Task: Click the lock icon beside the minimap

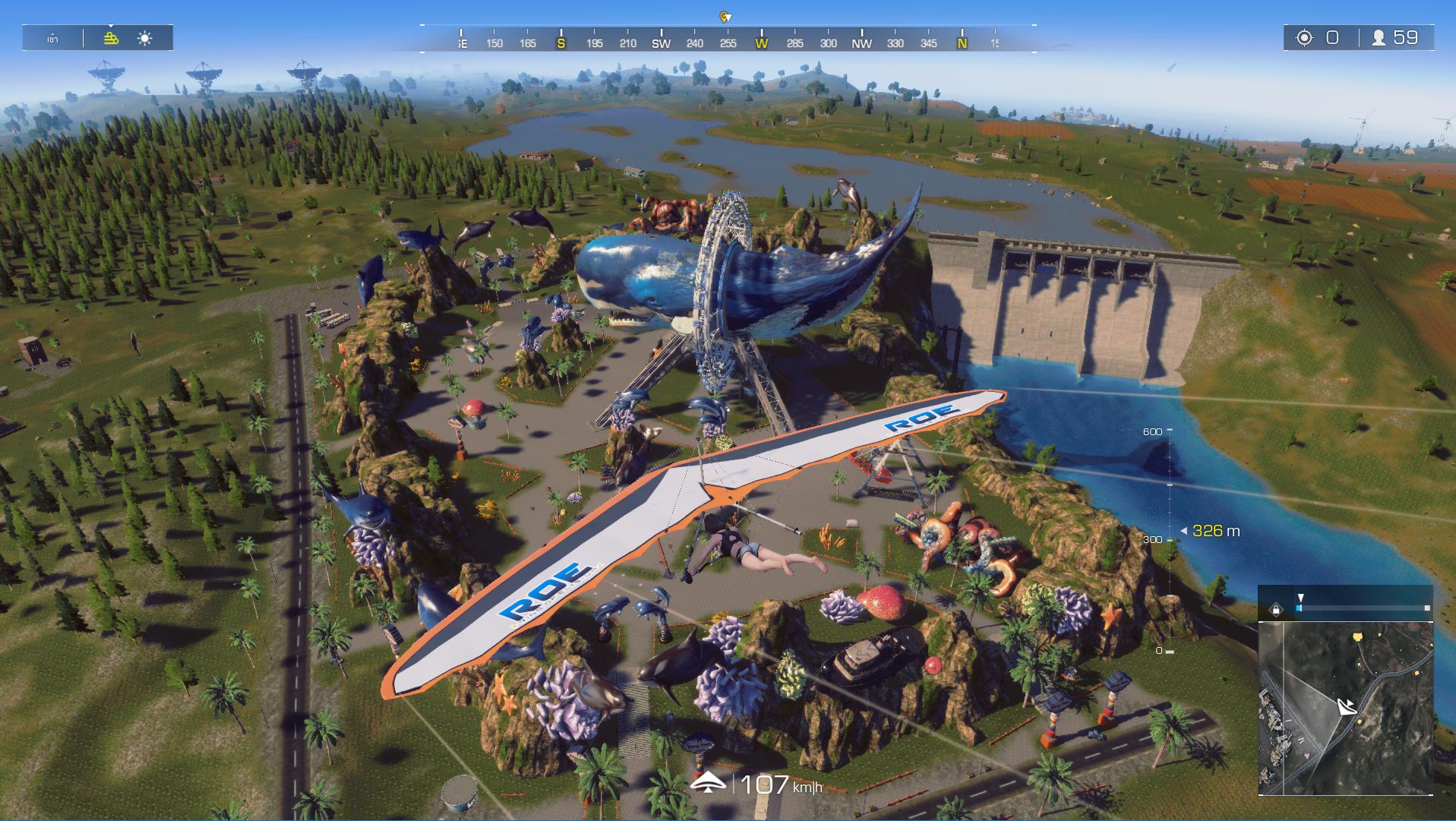Action: [1275, 608]
